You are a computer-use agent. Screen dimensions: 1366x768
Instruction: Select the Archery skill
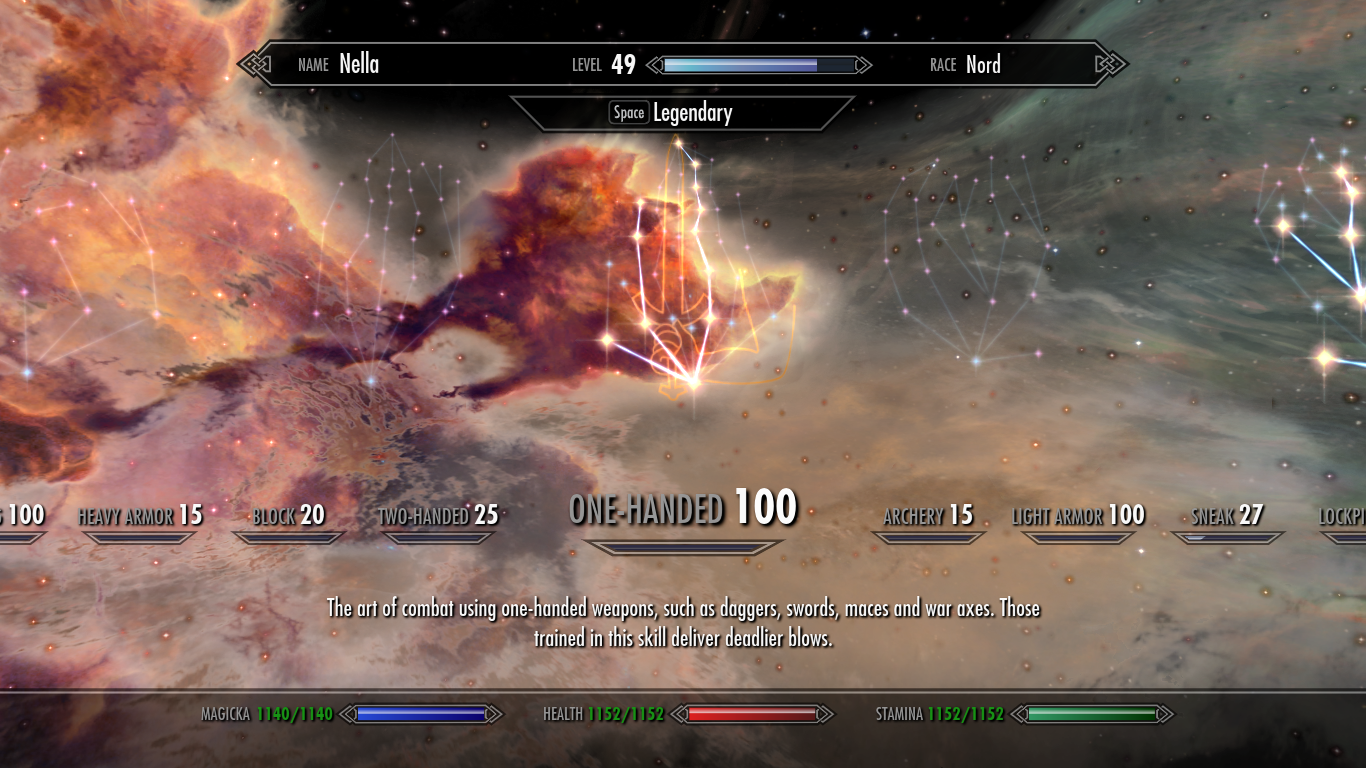pyautogui.click(x=928, y=516)
